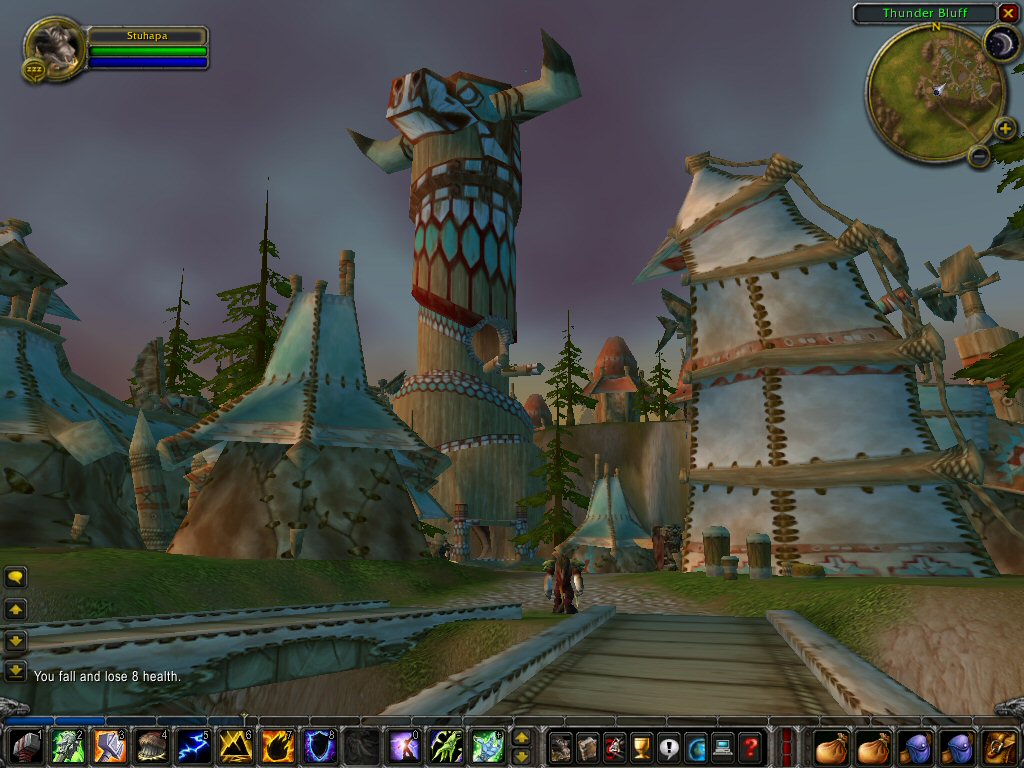Click the chat speech bubble button
Image resolution: width=1024 pixels, height=768 pixels.
[x=16, y=577]
